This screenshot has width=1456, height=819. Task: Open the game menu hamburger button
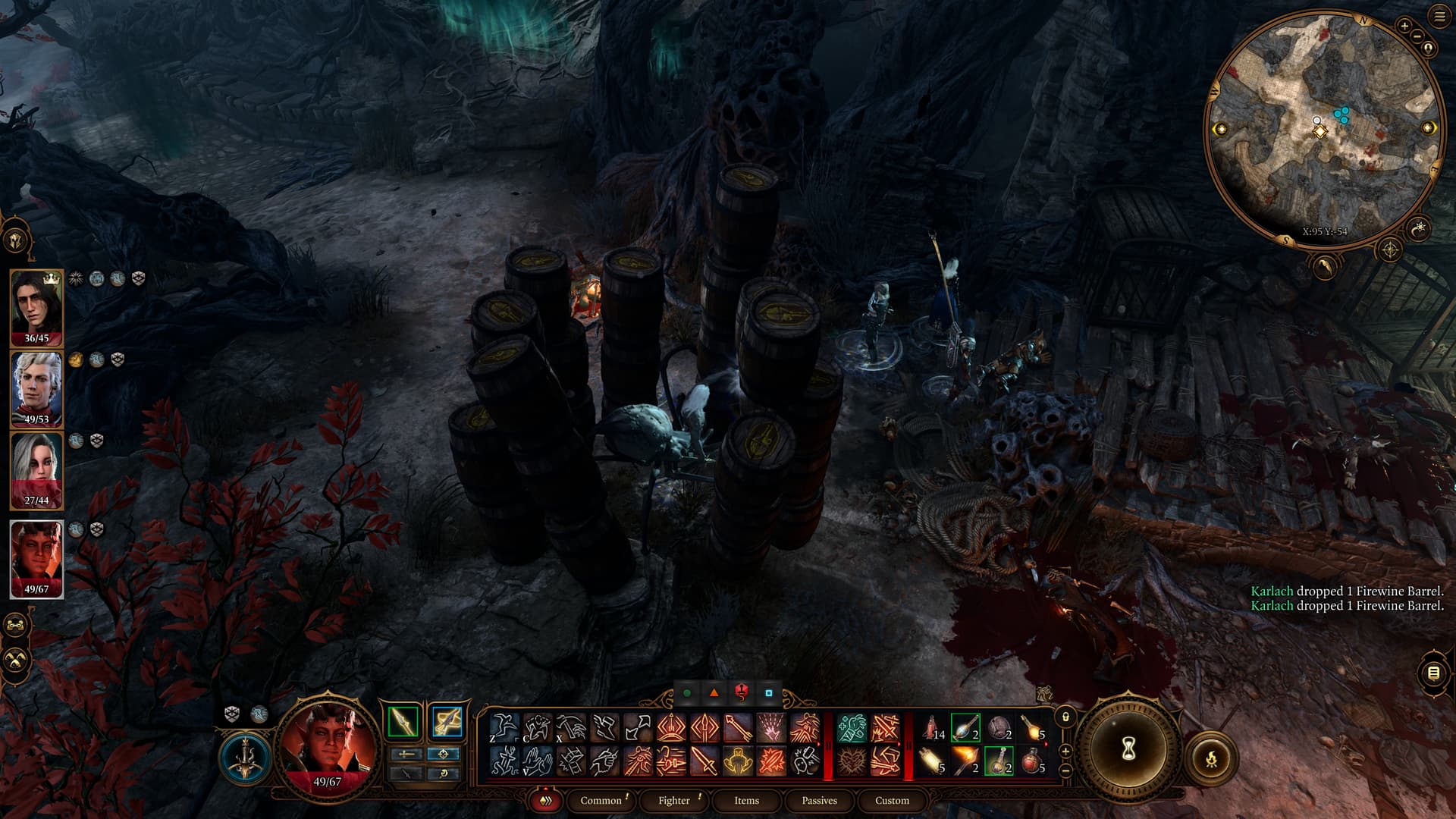pyautogui.click(x=1439, y=17)
